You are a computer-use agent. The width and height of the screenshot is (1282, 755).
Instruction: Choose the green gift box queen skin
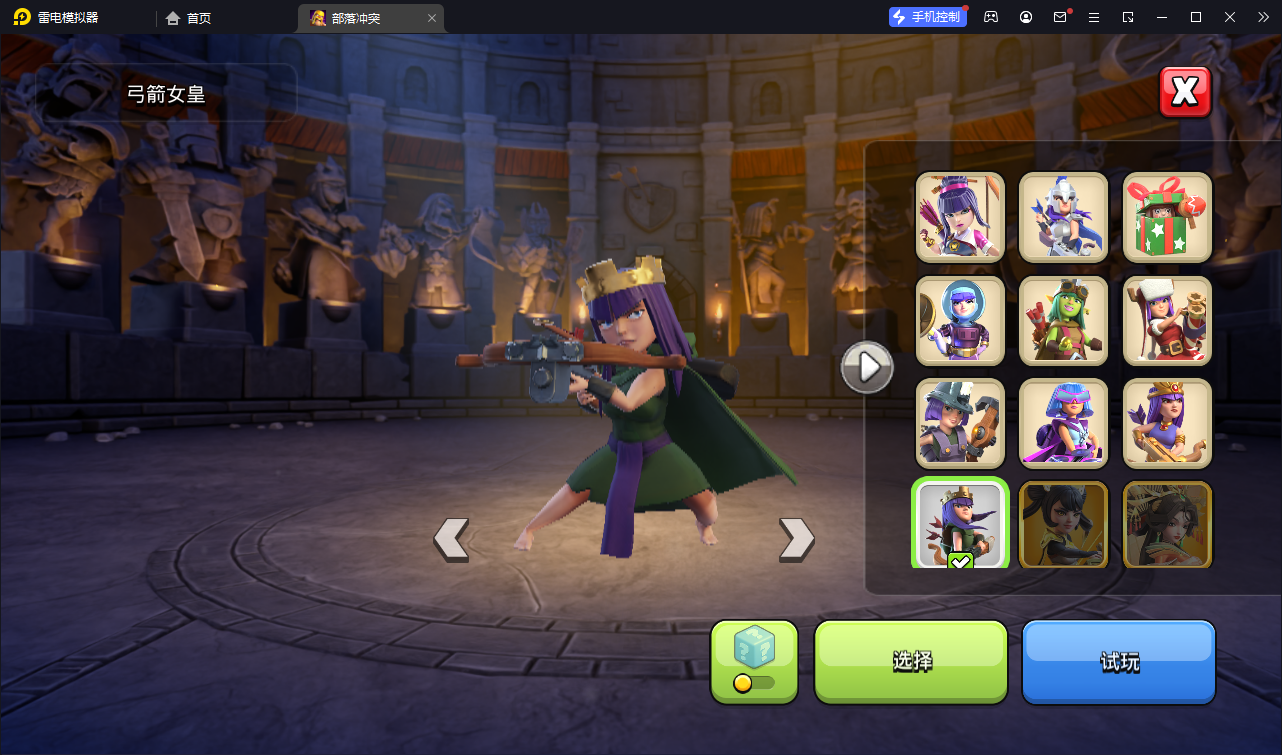click(x=1167, y=217)
